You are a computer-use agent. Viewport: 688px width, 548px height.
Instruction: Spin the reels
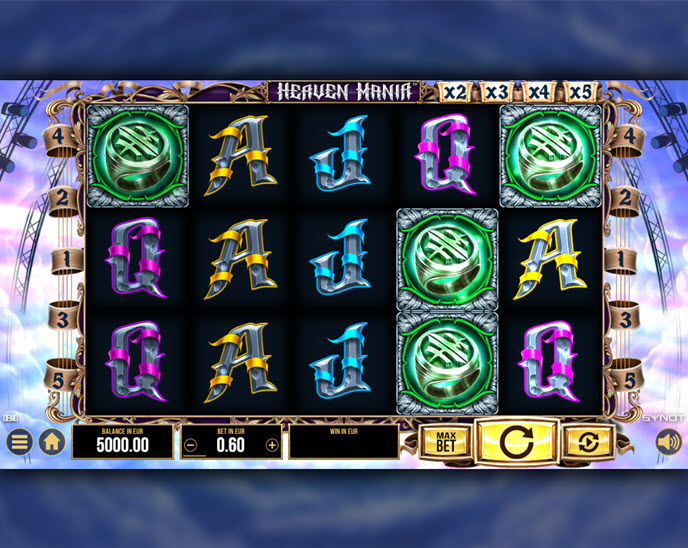(x=515, y=441)
